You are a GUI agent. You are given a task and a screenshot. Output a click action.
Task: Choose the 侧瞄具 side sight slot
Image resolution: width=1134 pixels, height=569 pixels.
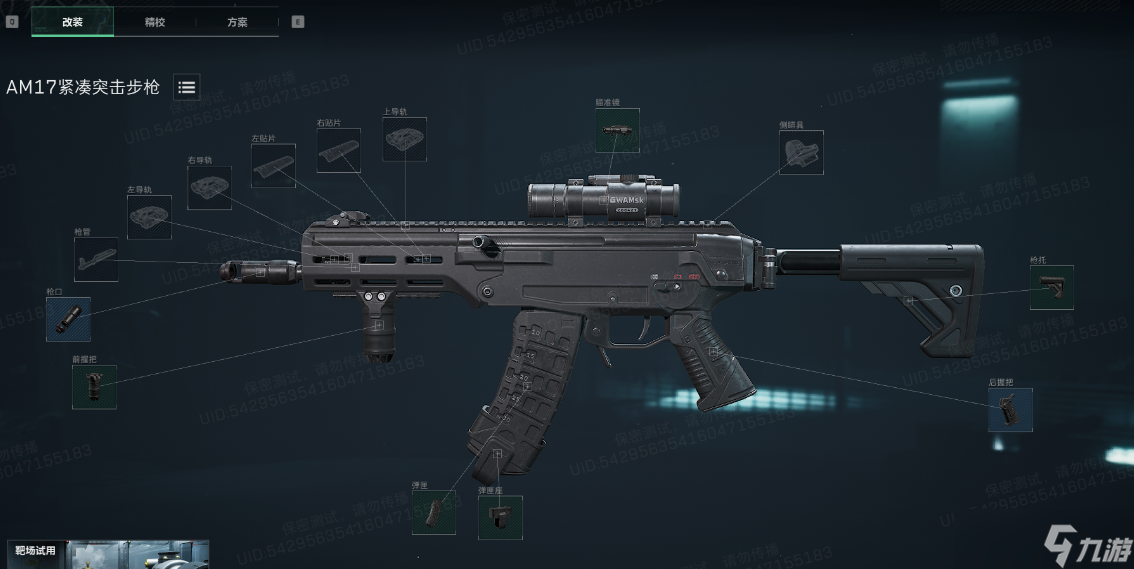click(x=801, y=152)
